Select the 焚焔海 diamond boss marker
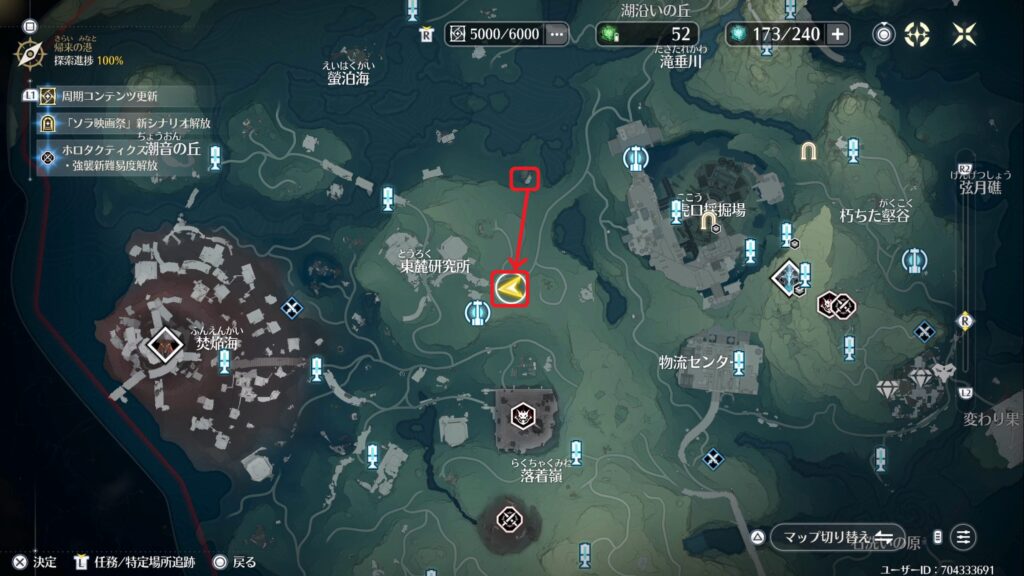Screen dimensions: 1024x576 click(161, 344)
